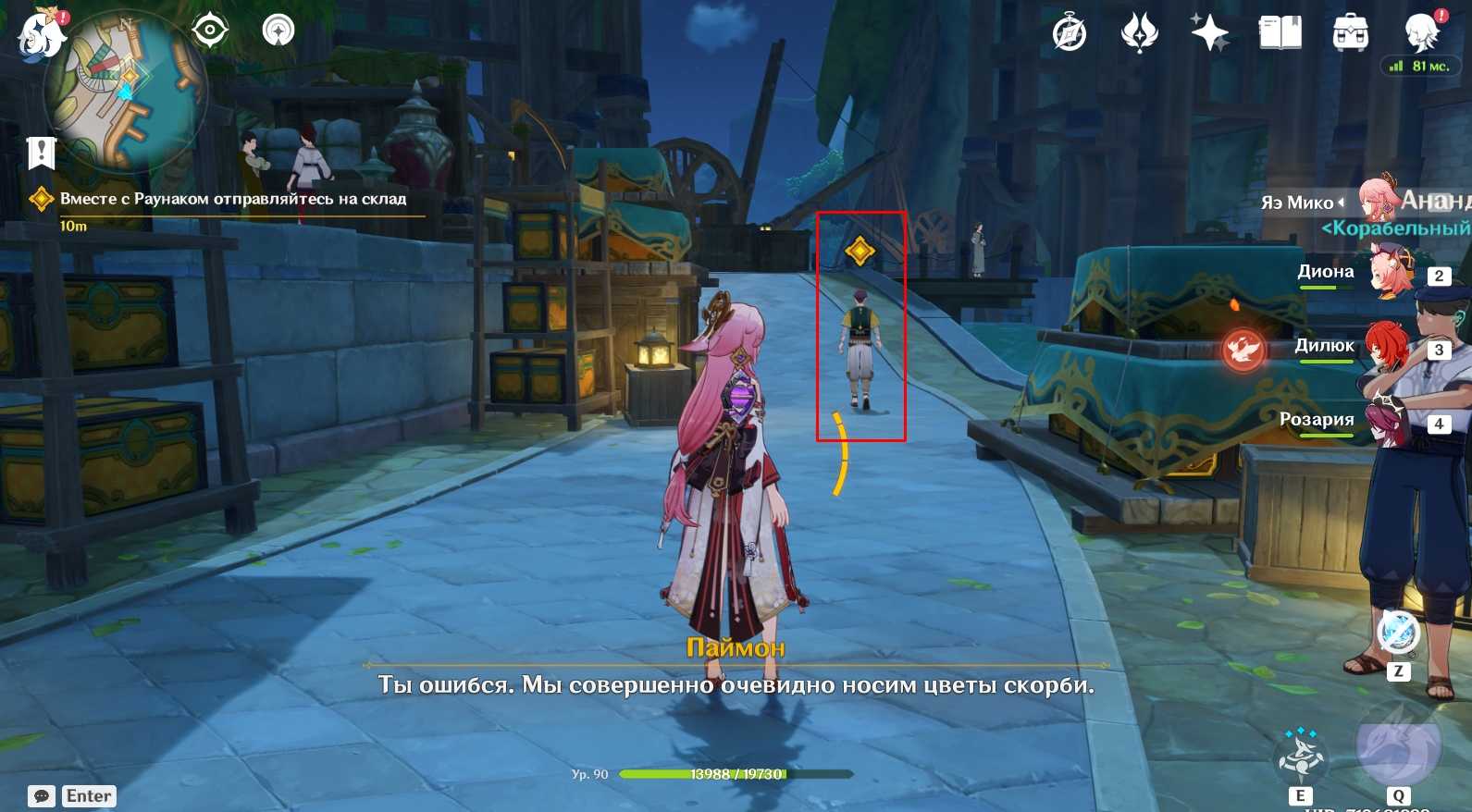This screenshot has width=1472, height=812.
Task: Open the quest journal exclamation icon
Action: [x=42, y=154]
